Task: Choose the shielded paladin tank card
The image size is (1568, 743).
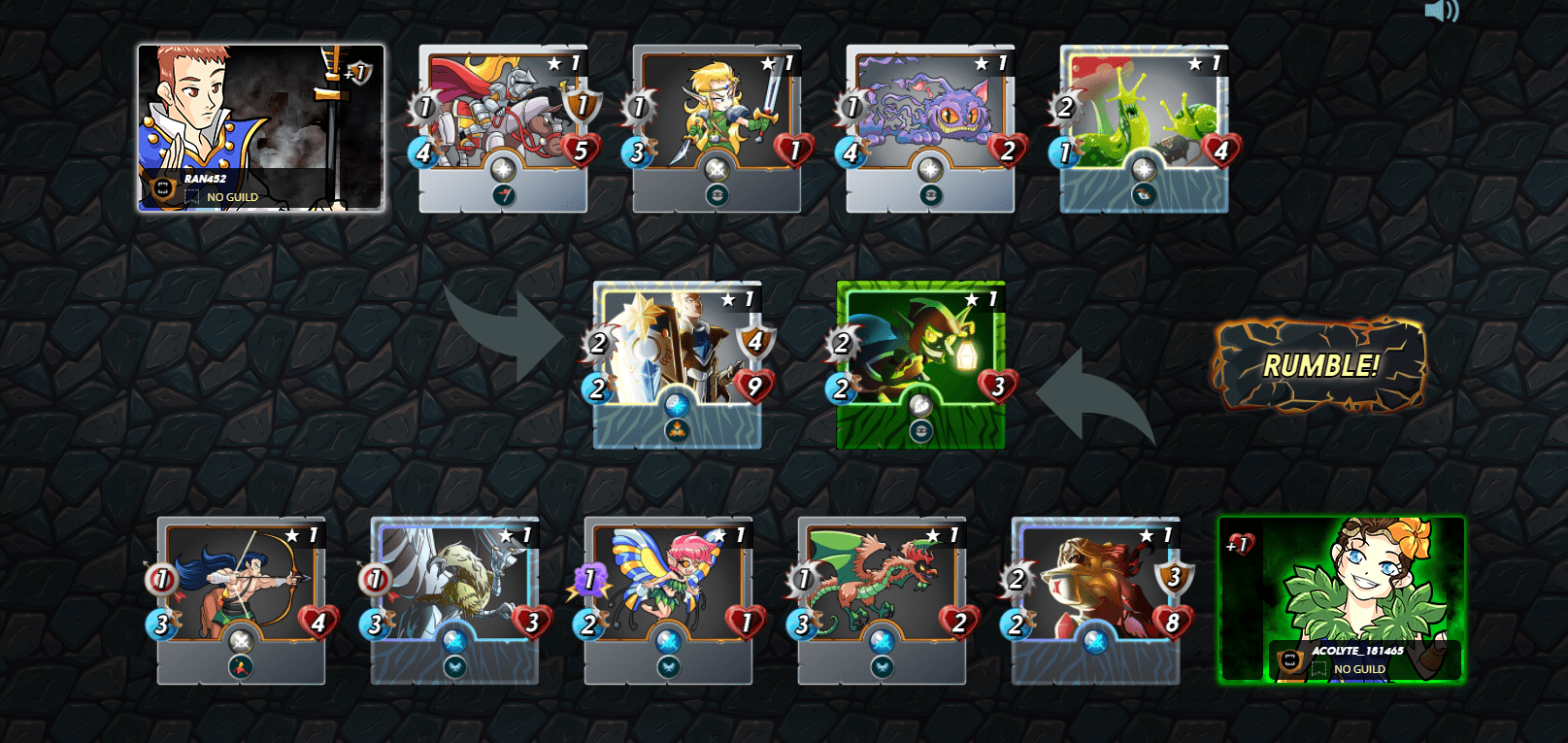Action: [678, 364]
